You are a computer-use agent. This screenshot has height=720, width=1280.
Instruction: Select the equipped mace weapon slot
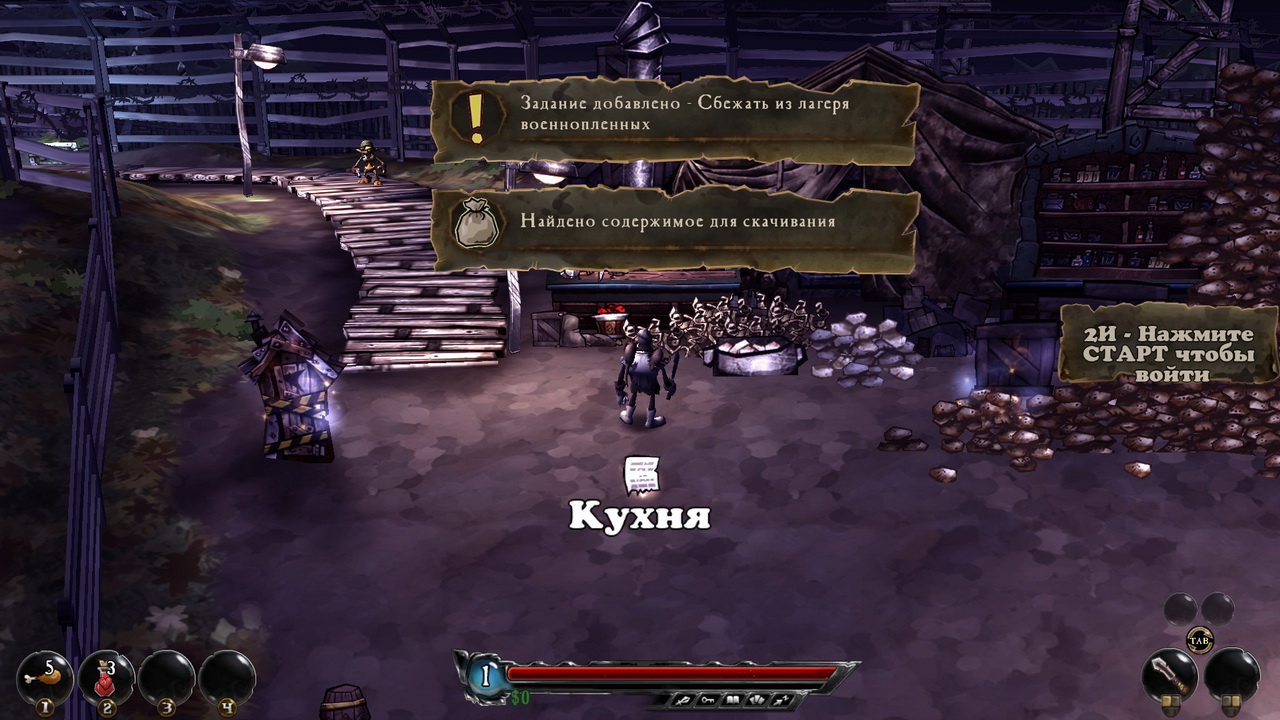click(x=1170, y=675)
